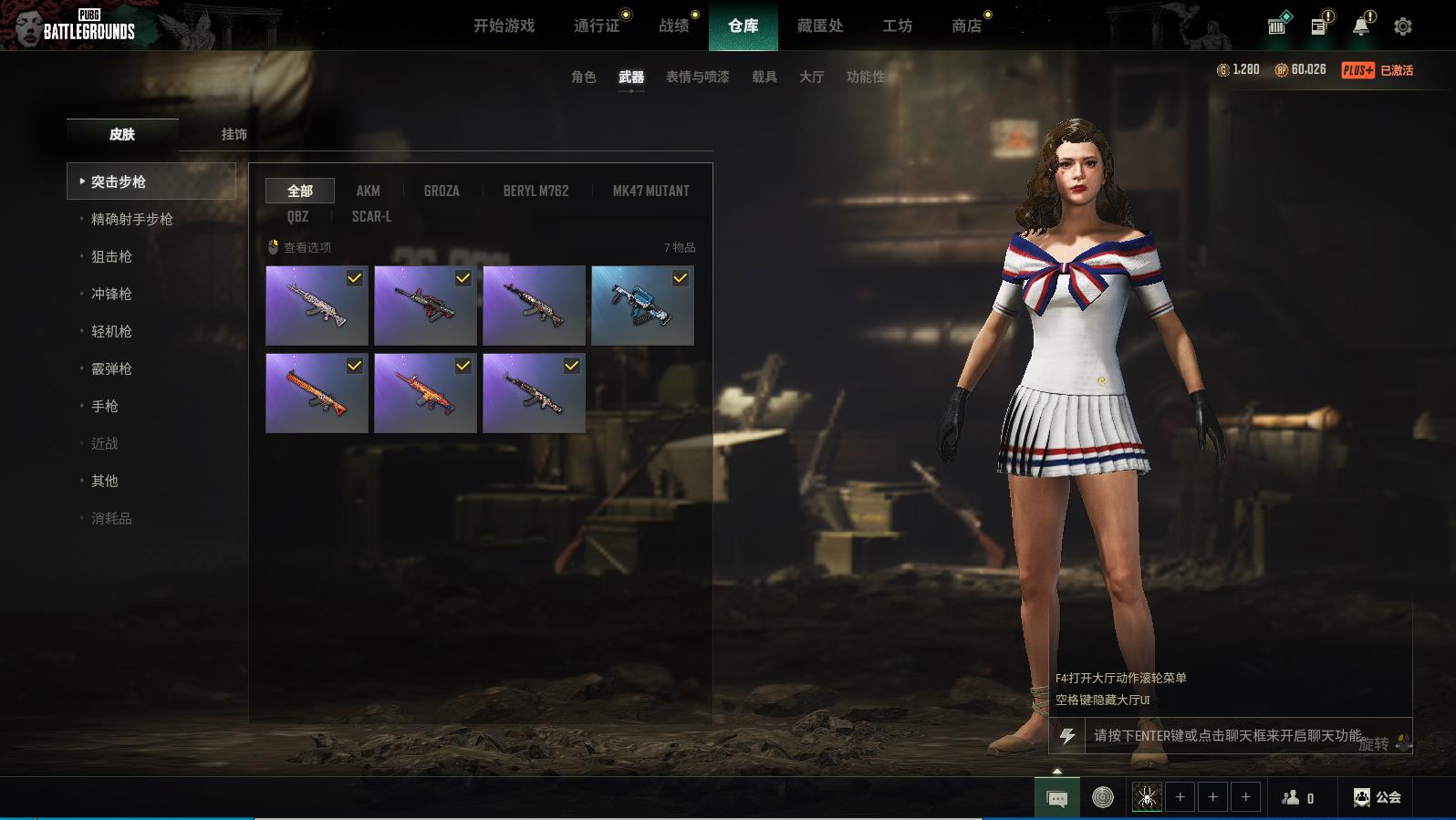Open the 公会 guild panel

coord(1377,797)
